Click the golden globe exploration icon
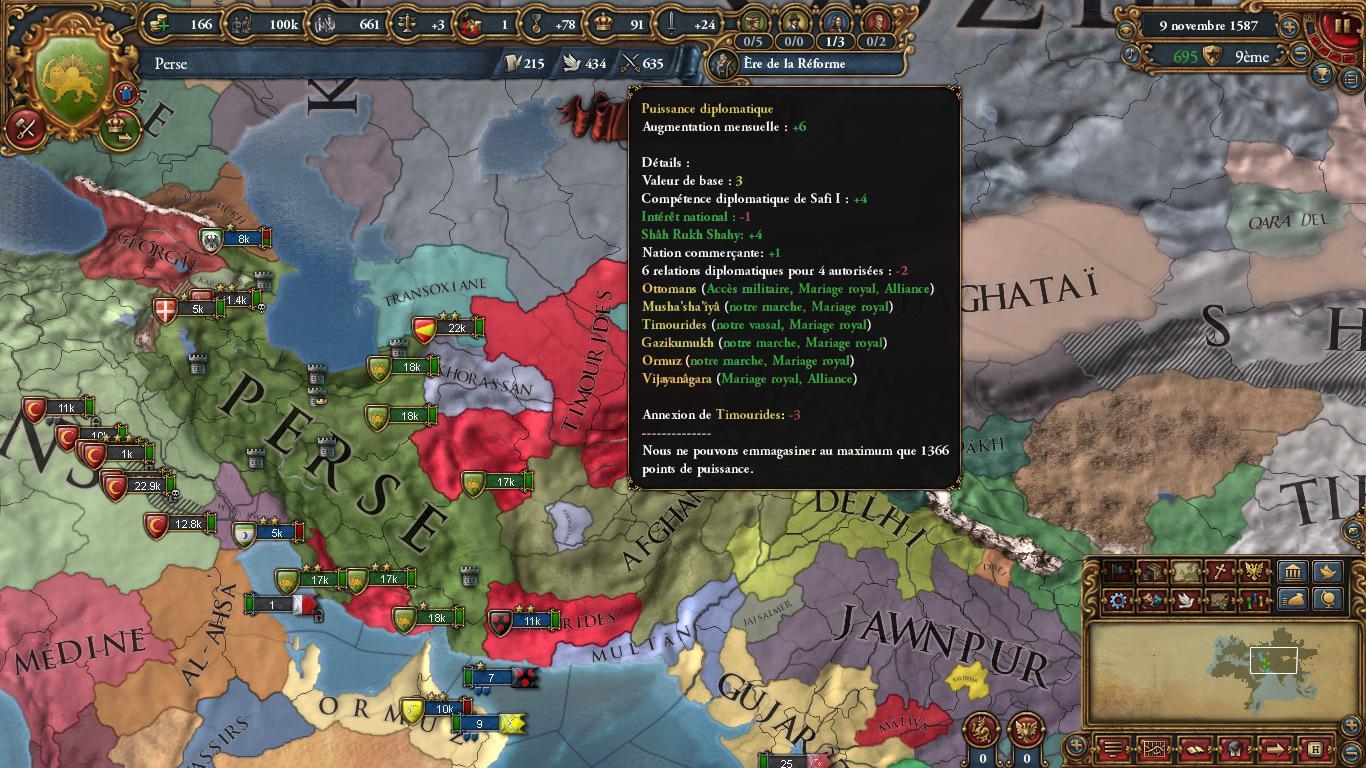 pyautogui.click(x=1326, y=598)
